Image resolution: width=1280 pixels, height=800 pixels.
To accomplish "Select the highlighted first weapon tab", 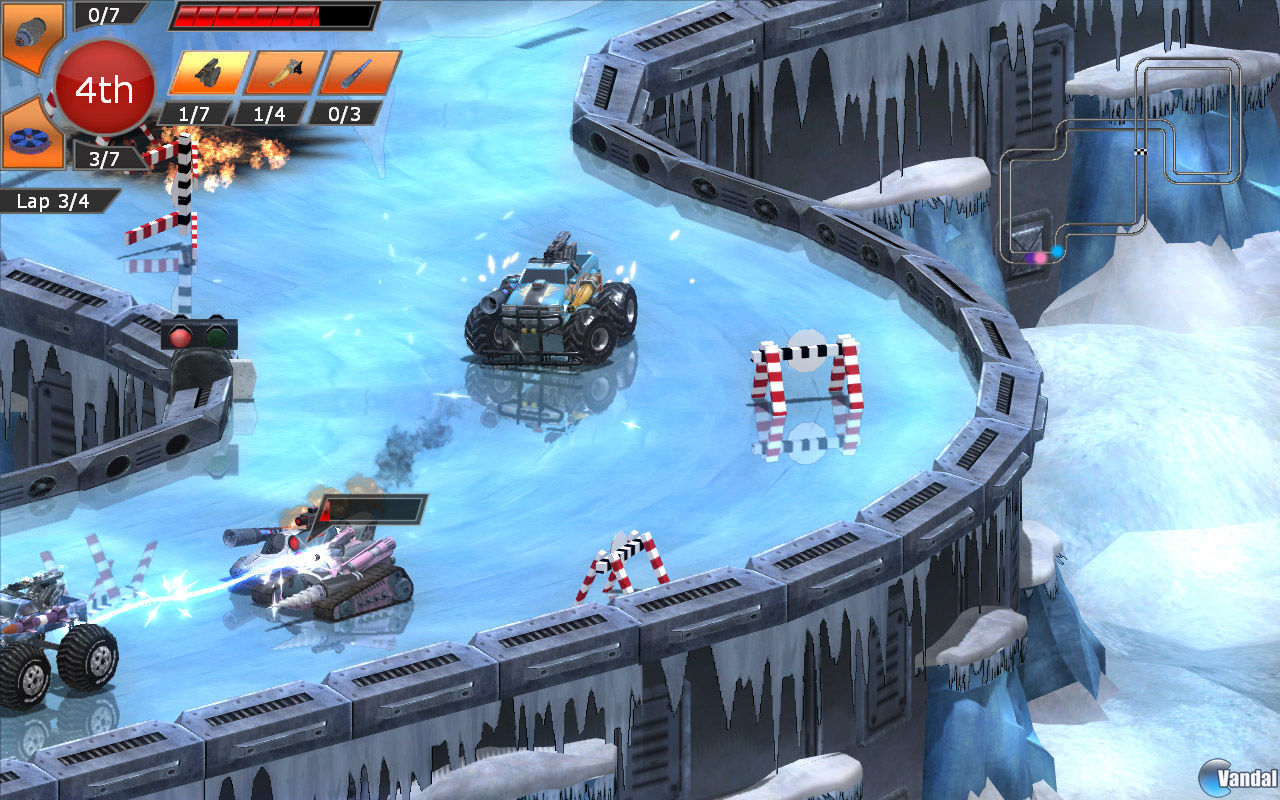I will (x=210, y=70).
